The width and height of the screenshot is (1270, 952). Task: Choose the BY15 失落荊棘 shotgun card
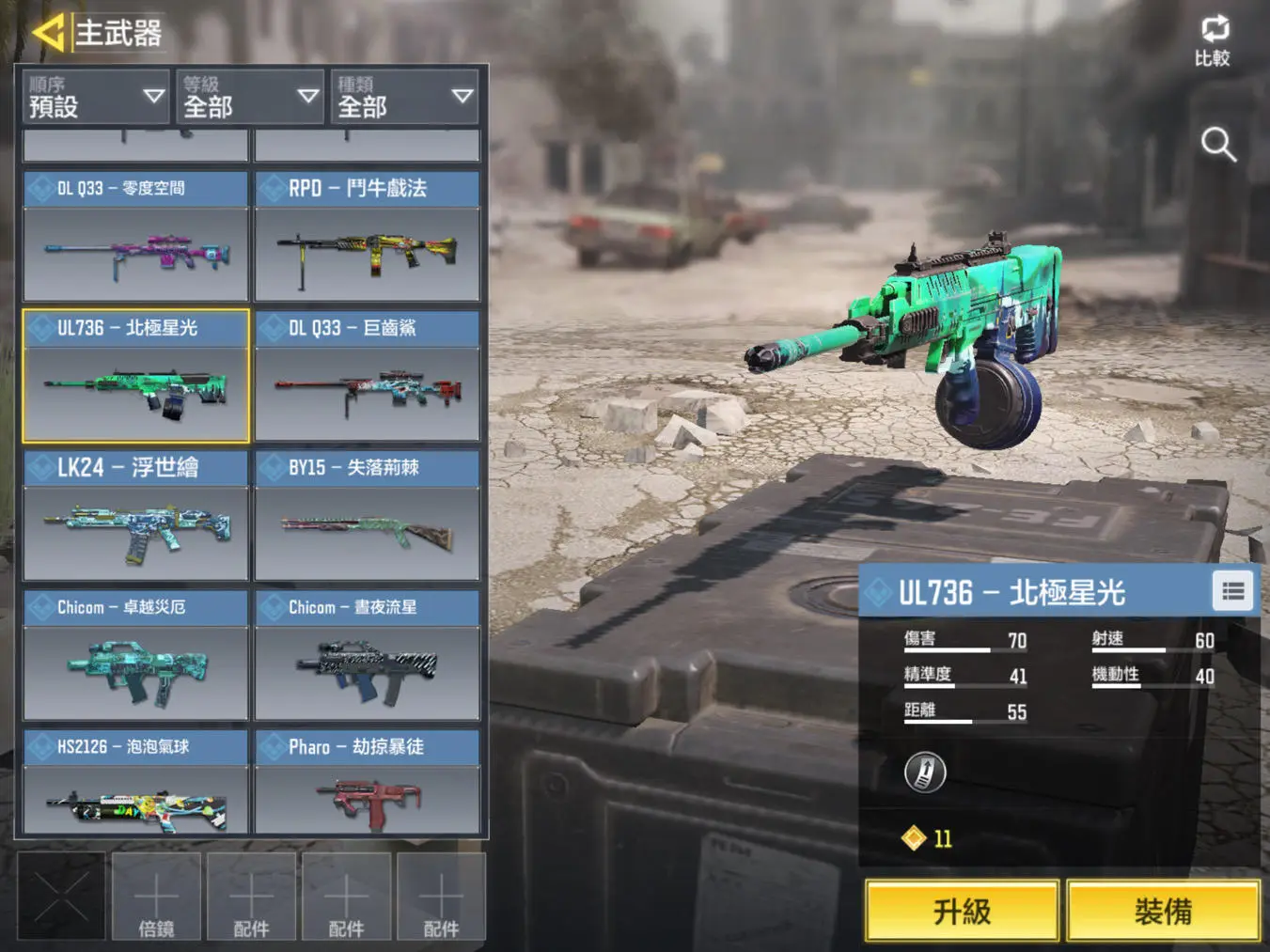(x=368, y=516)
